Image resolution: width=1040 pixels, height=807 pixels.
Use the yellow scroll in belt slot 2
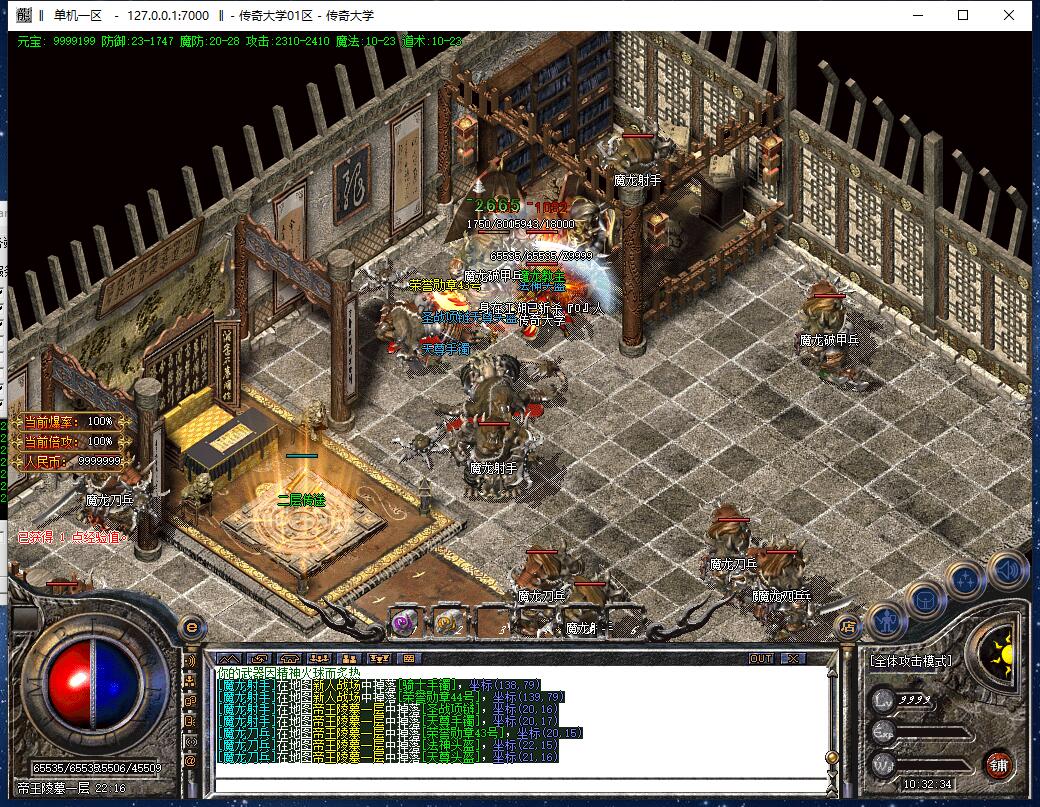[x=446, y=621]
